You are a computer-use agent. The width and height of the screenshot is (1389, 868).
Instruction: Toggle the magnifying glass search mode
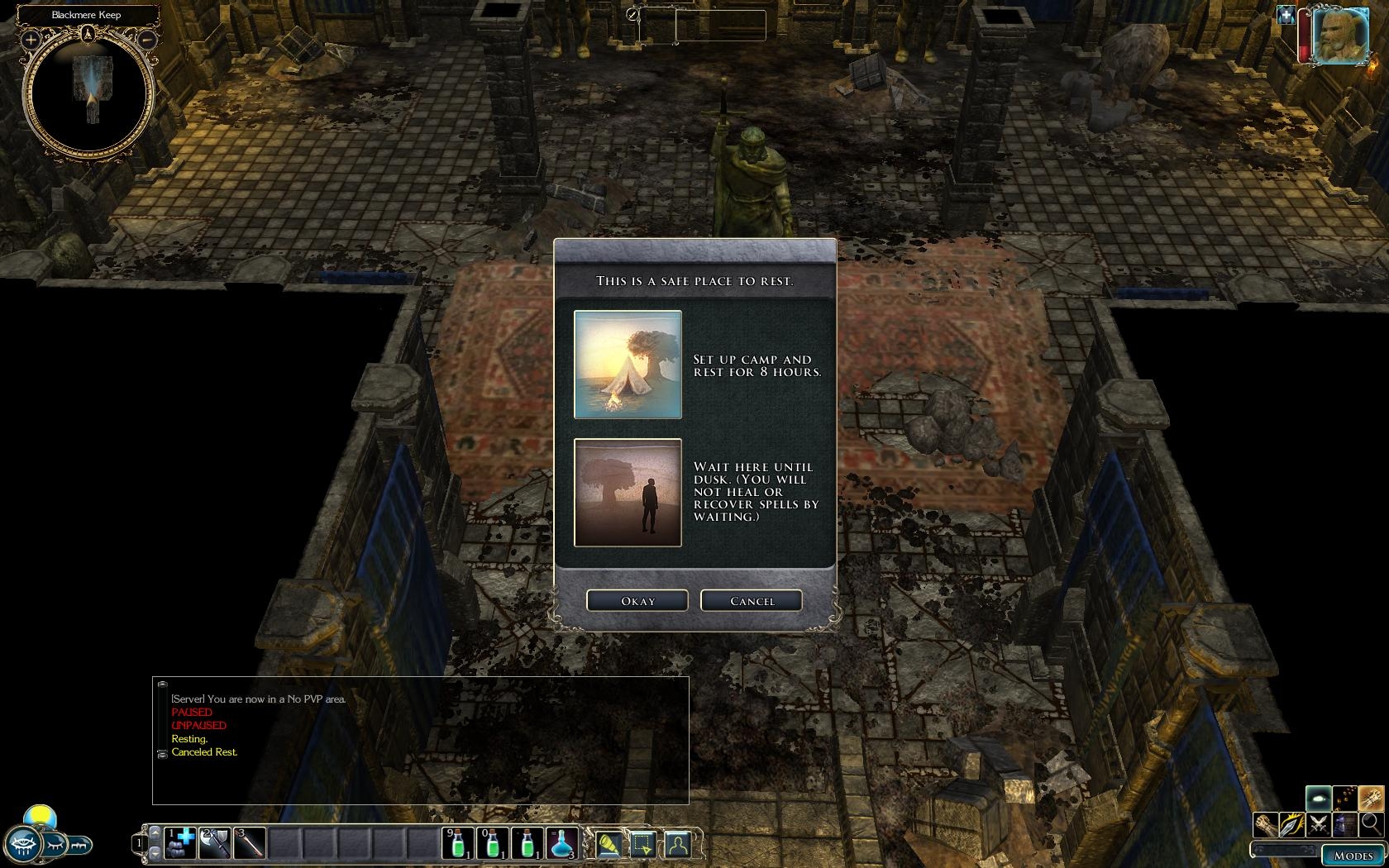pyautogui.click(x=1371, y=824)
